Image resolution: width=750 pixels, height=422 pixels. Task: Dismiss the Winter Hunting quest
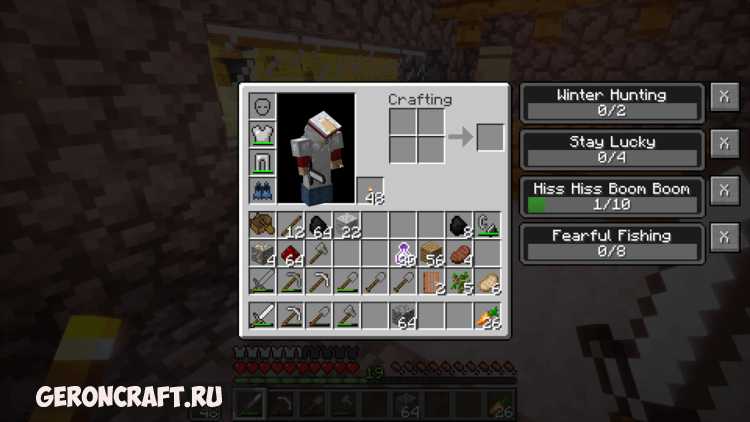pyautogui.click(x=724, y=96)
